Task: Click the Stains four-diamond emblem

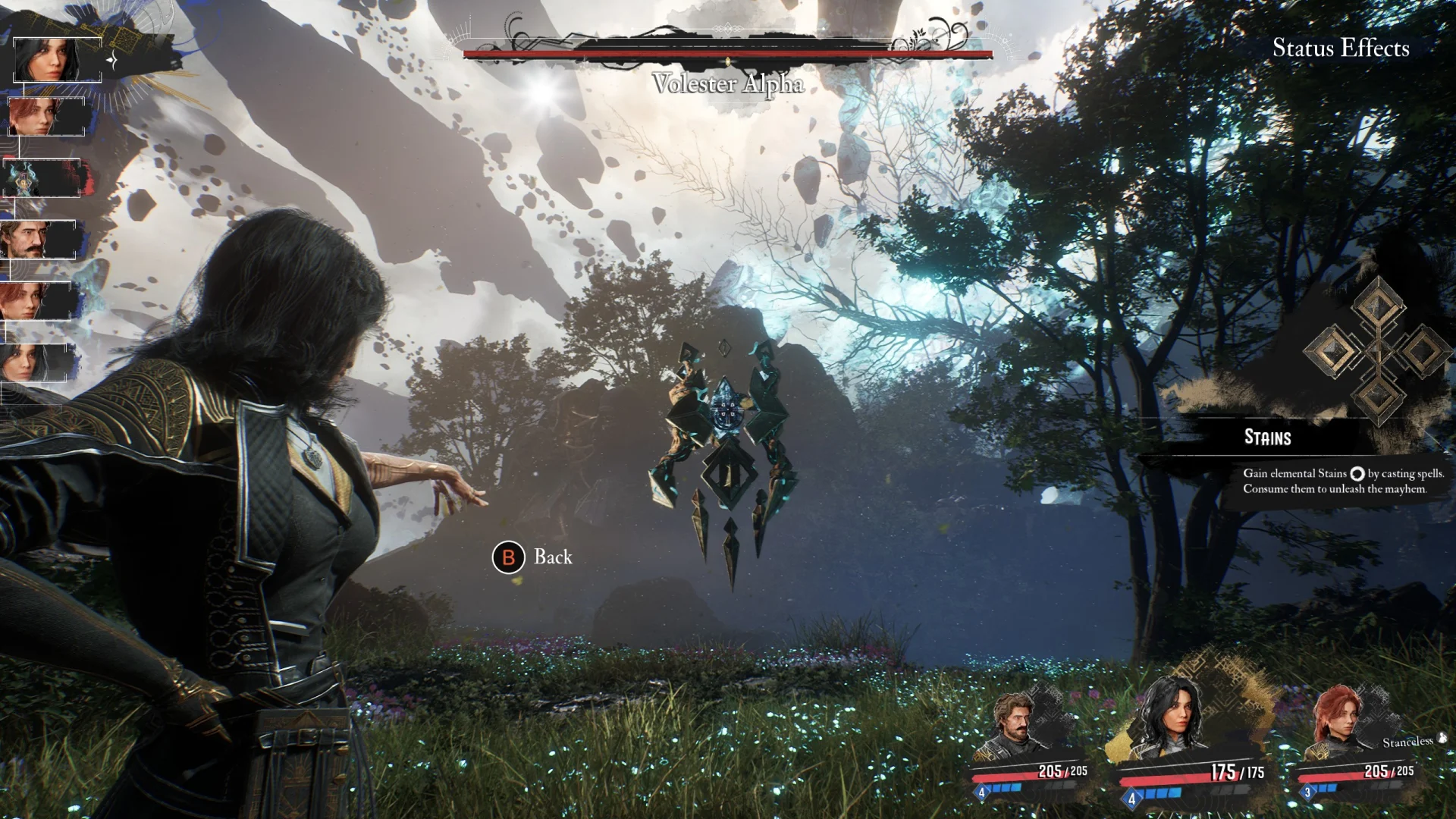Action: click(1376, 350)
